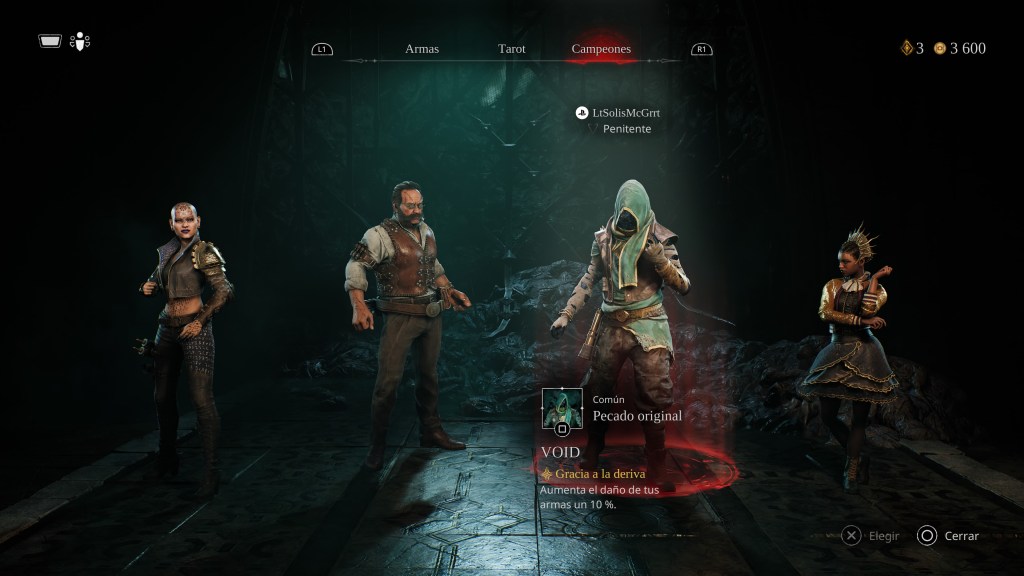Pick the mohawk champion with gold pauldrons

pos(190,330)
